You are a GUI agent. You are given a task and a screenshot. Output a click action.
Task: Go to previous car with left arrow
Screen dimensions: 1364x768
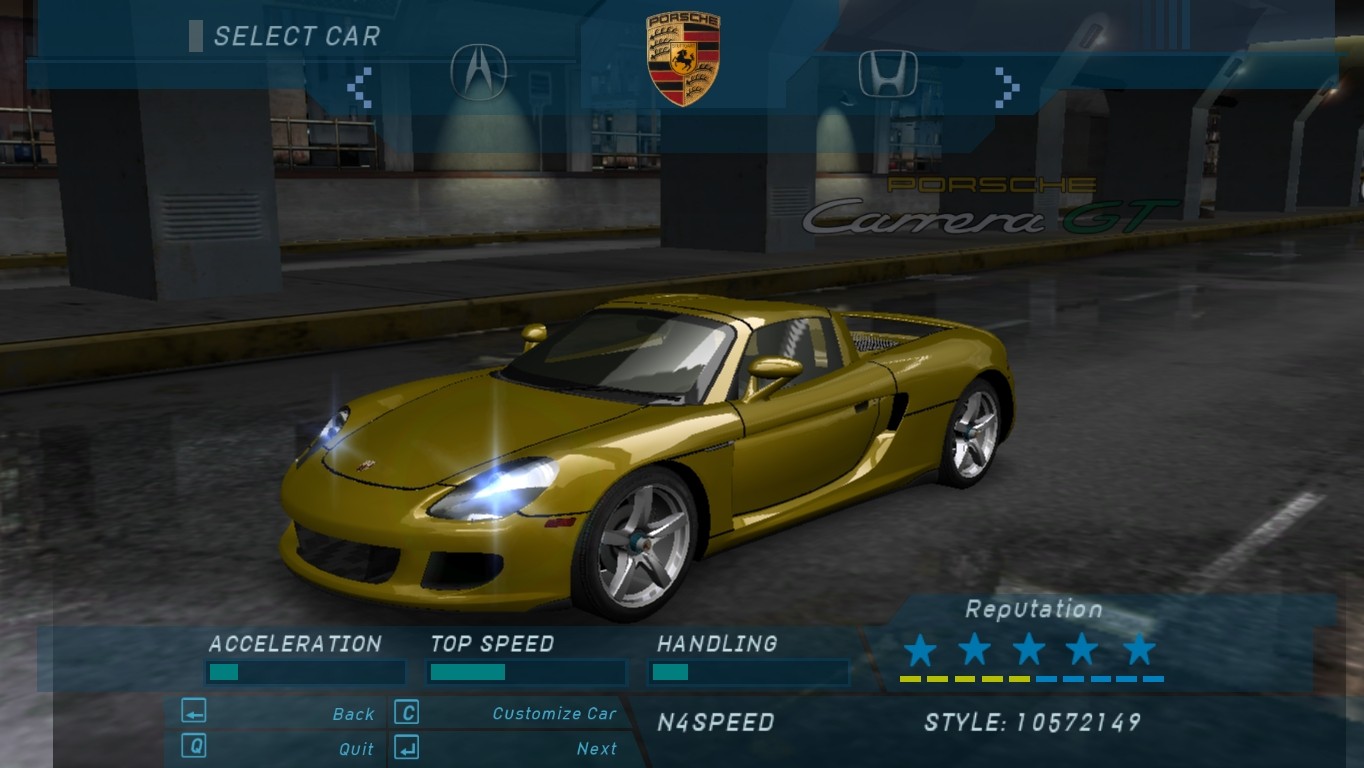360,87
